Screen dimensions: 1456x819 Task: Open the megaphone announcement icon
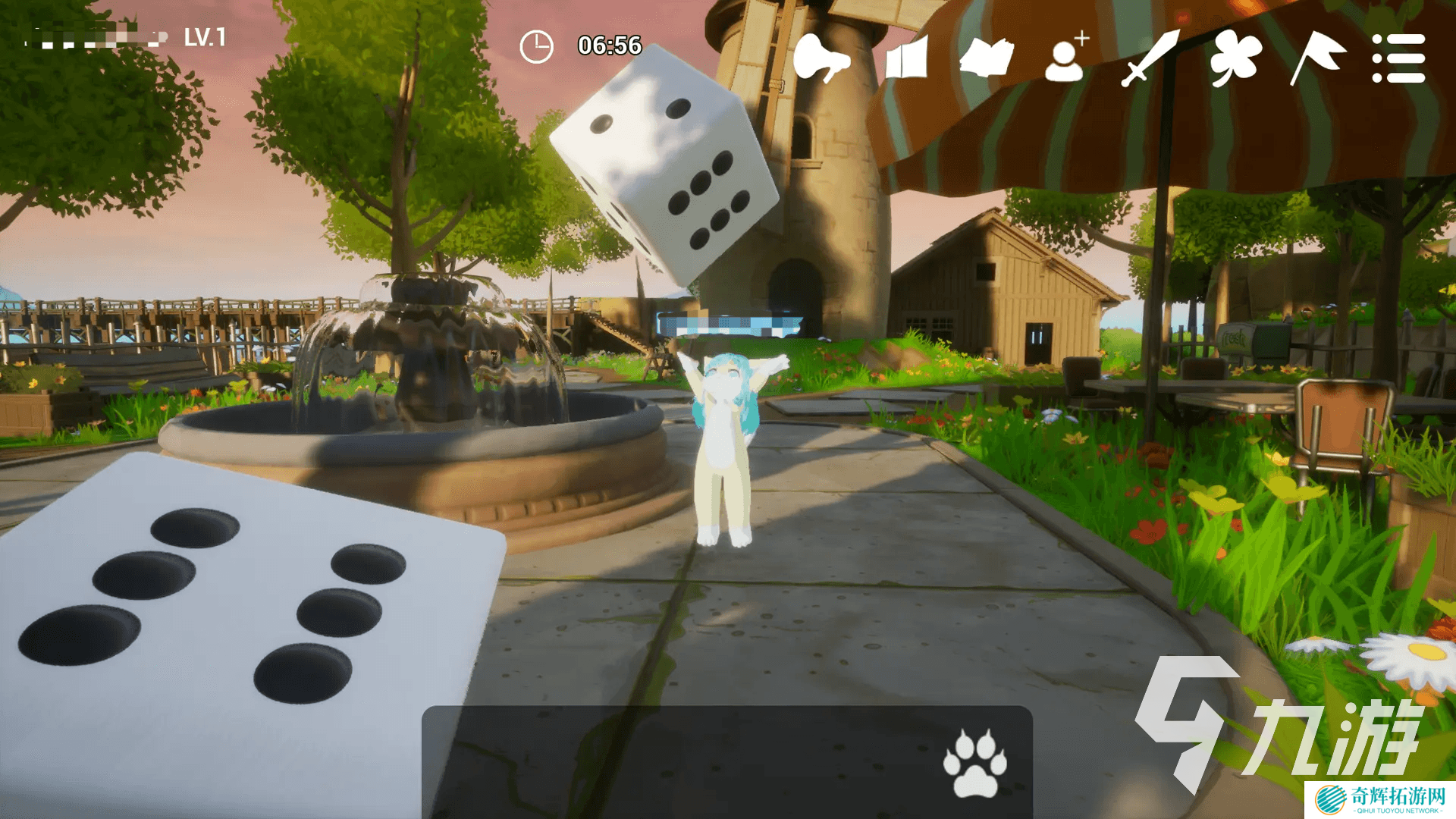coord(821,58)
